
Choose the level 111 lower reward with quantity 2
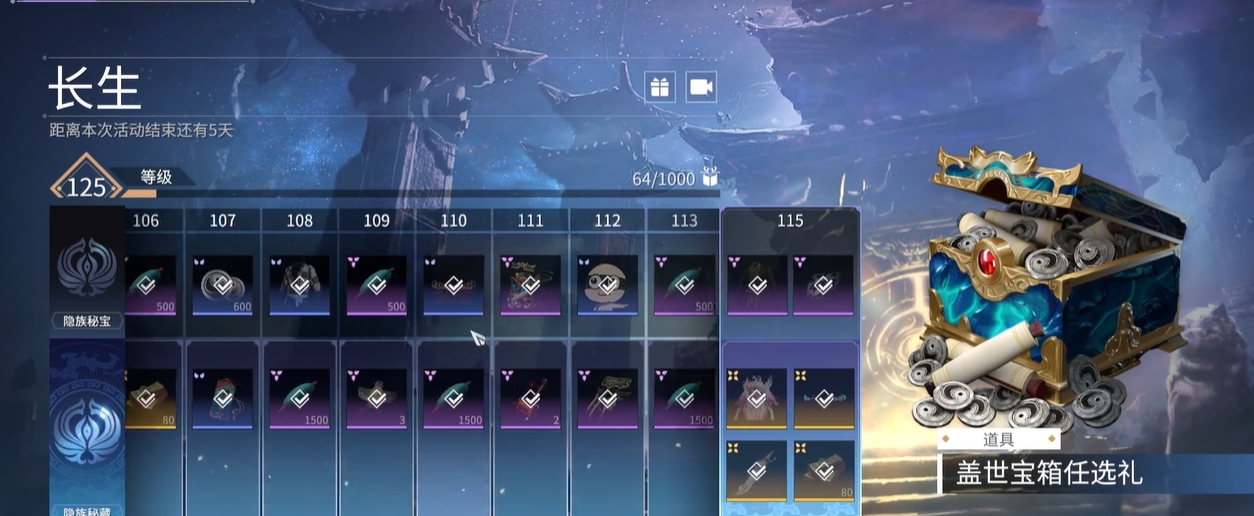point(530,398)
